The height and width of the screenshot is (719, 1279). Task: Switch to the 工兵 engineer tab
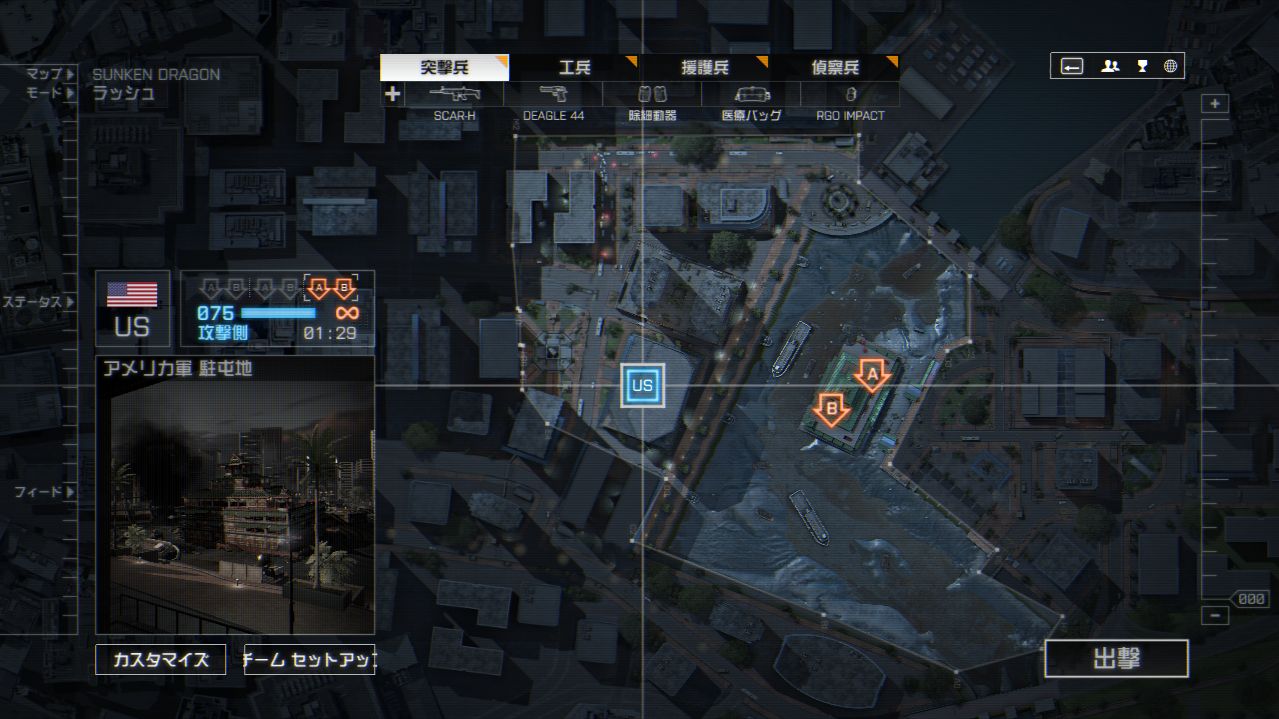coord(574,68)
